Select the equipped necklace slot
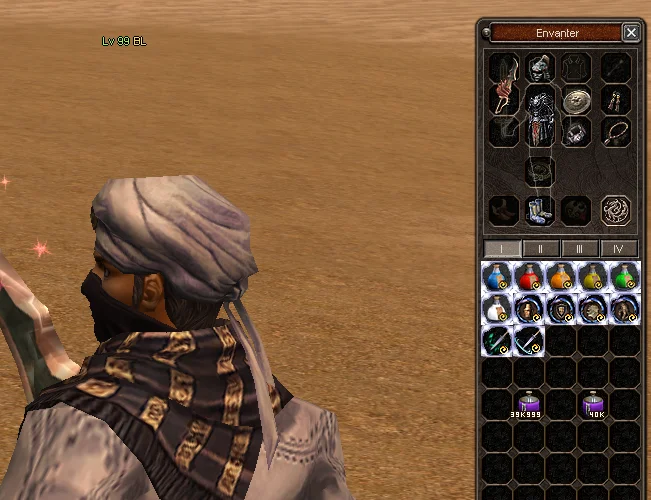651x500 pixels. coord(616,131)
